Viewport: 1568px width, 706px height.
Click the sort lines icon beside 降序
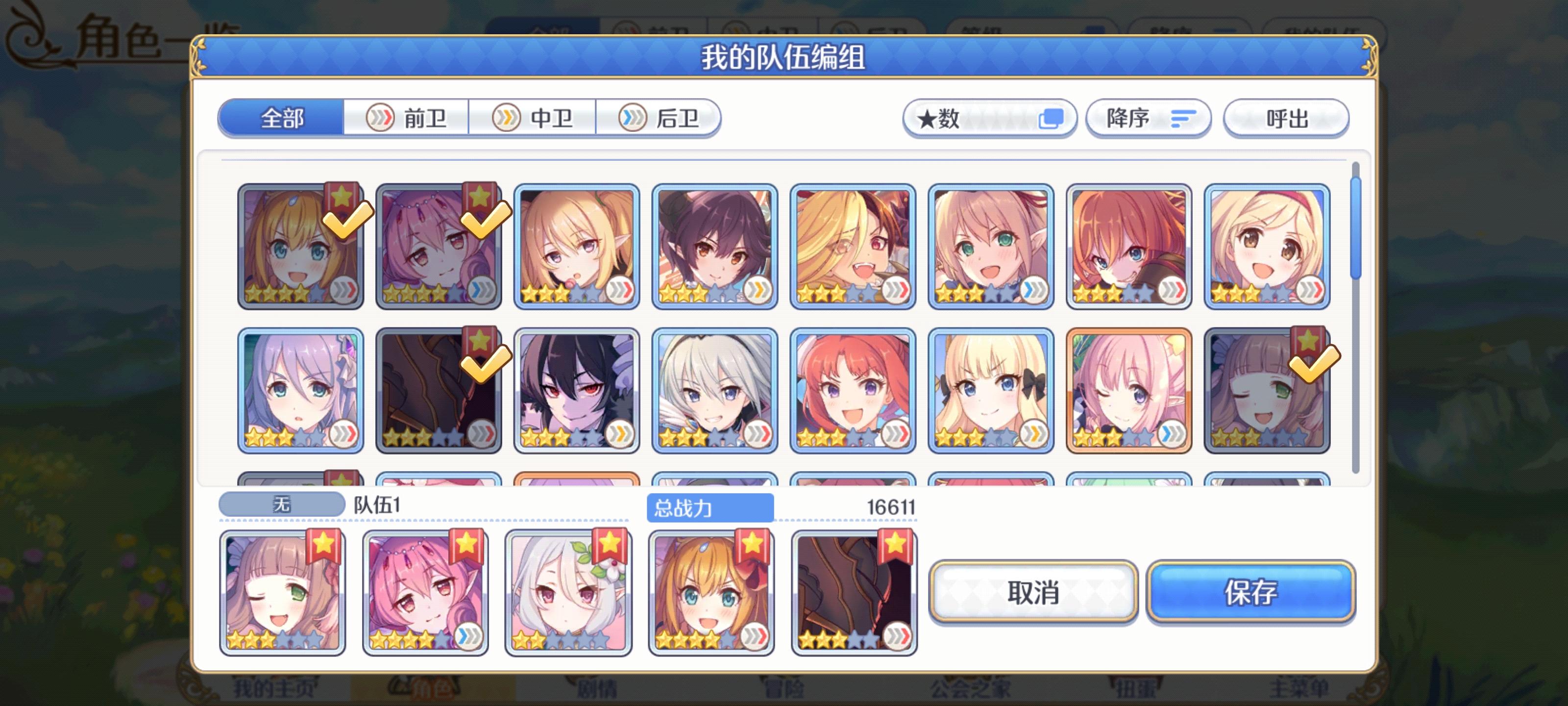pos(1183,118)
